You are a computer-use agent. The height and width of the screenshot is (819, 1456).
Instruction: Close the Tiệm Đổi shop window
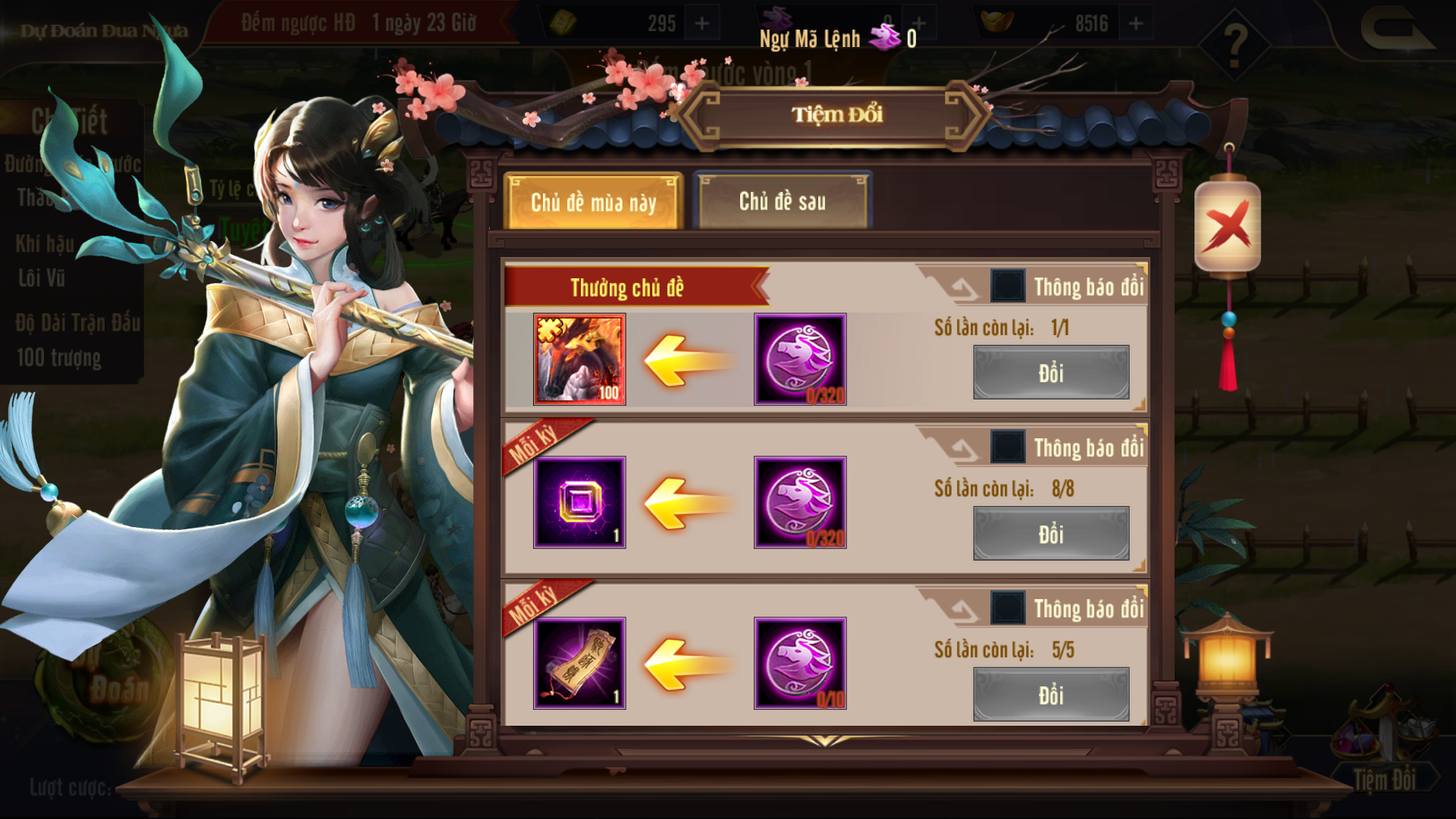click(x=1227, y=227)
